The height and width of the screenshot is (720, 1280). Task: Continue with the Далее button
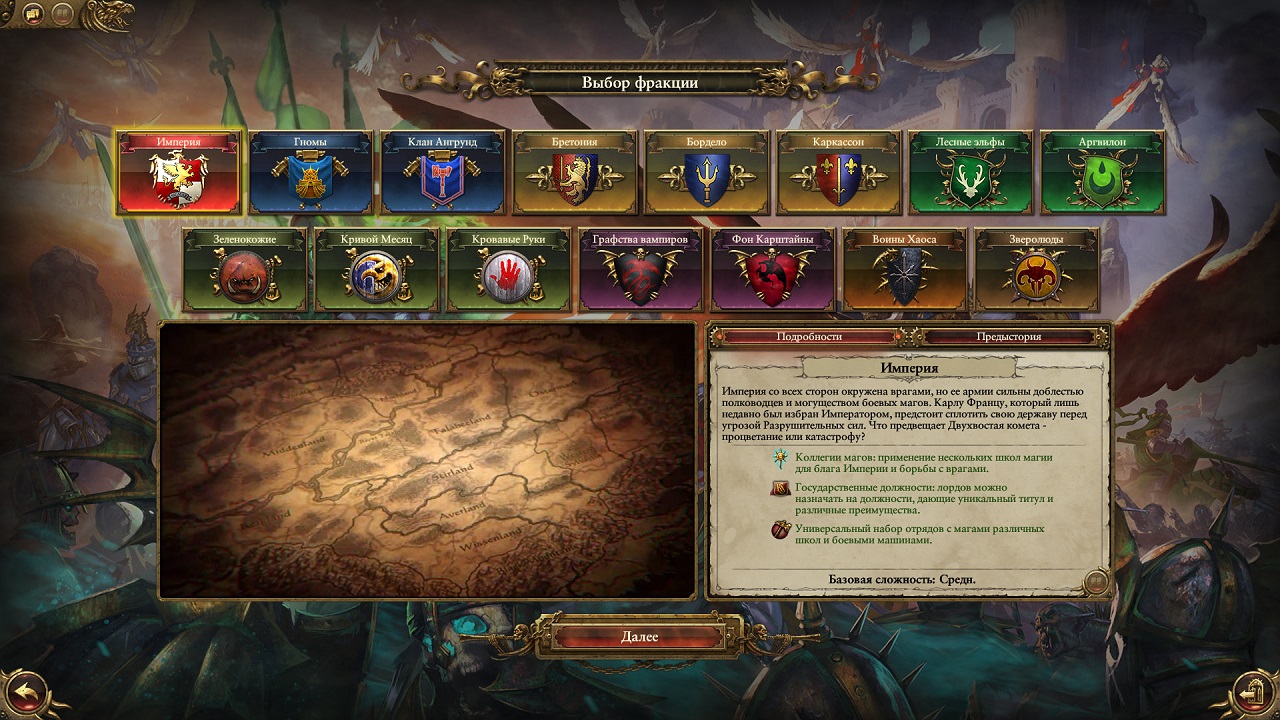tap(639, 637)
